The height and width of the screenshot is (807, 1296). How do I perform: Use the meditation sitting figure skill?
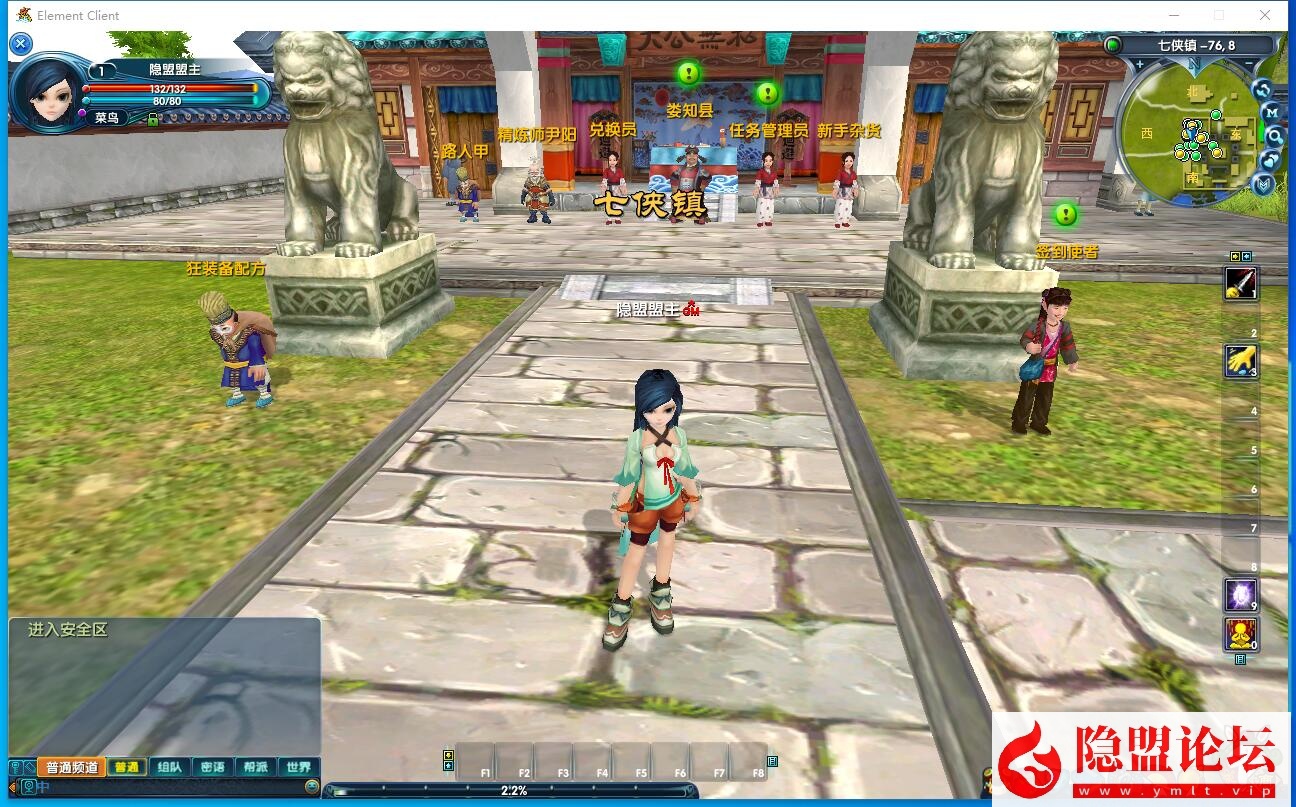coord(1241,634)
